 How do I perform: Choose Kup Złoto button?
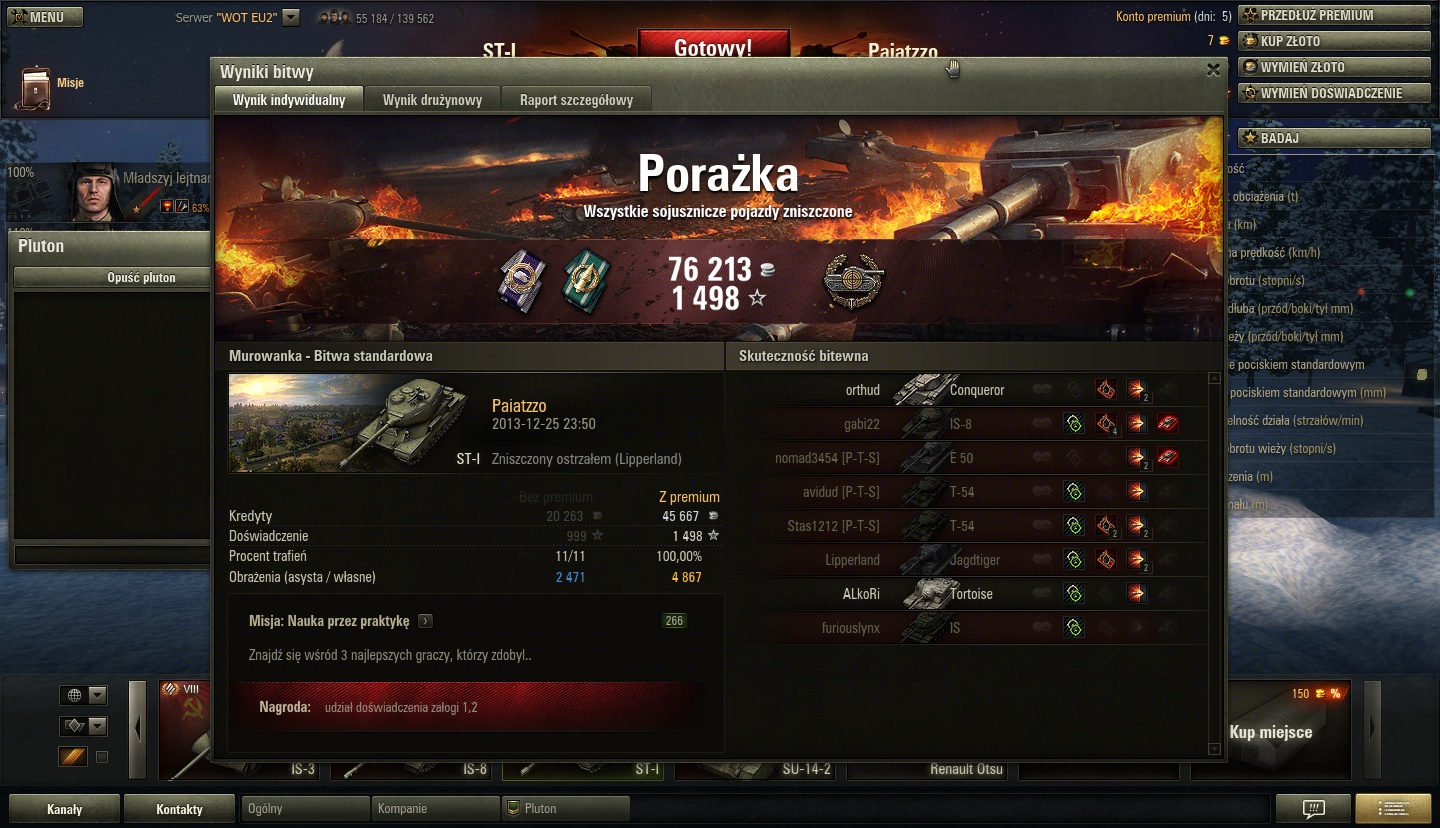pos(1334,41)
